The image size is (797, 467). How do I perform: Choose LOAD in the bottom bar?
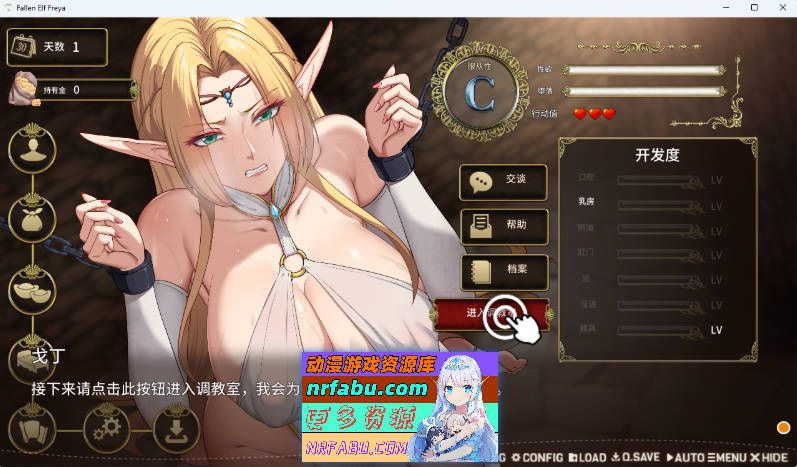point(587,457)
